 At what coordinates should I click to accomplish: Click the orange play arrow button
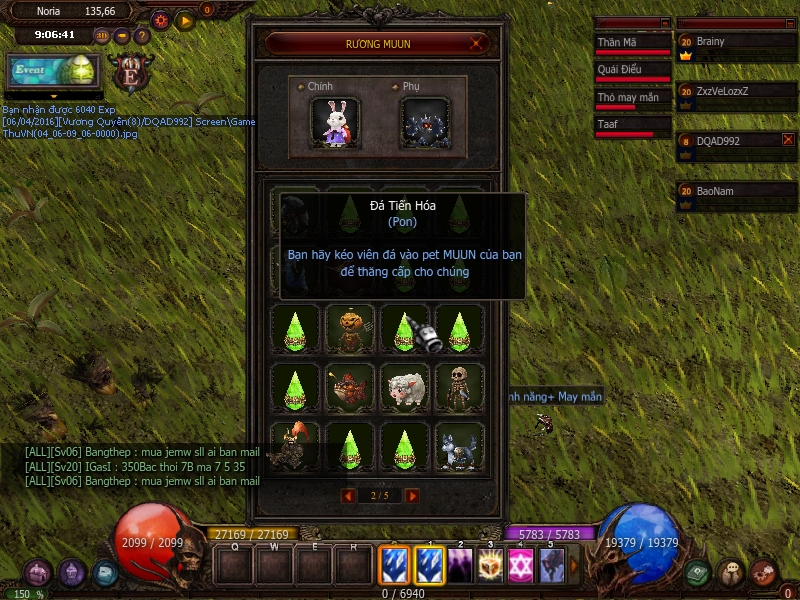[x=185, y=20]
